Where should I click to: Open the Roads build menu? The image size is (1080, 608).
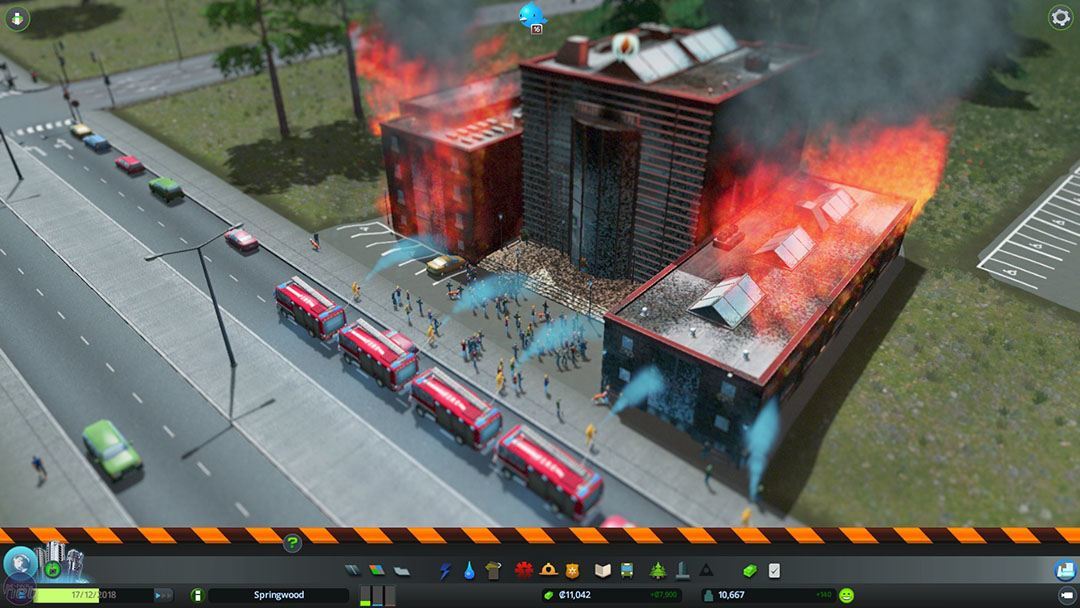coord(353,570)
